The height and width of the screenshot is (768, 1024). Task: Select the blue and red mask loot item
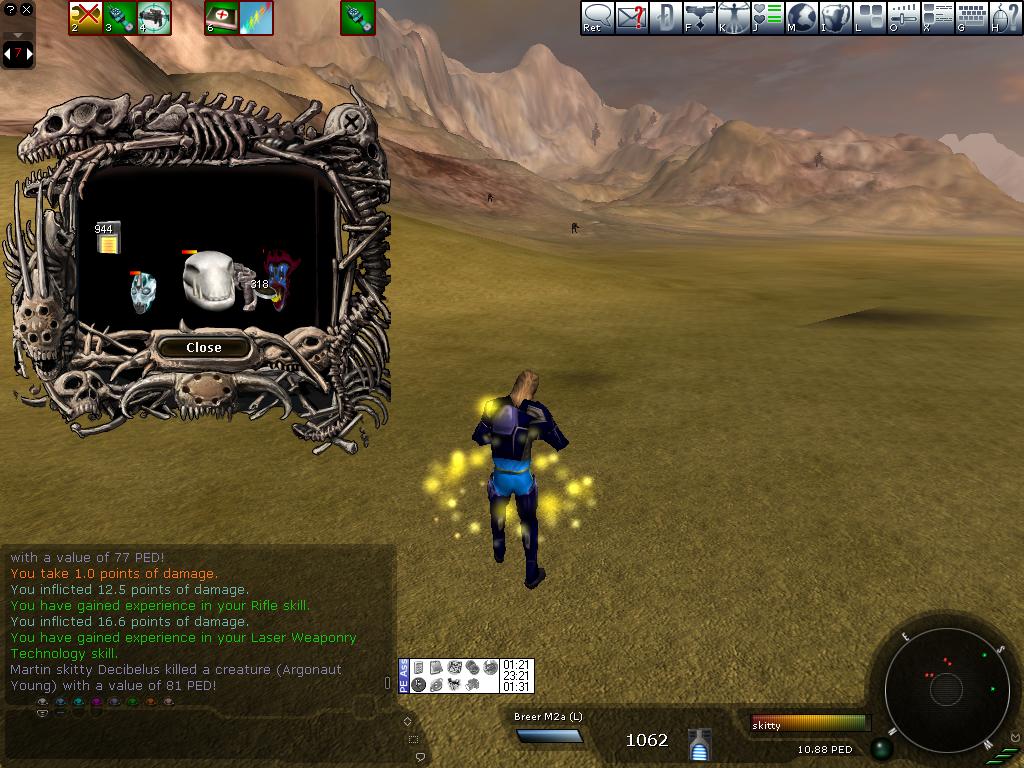[x=281, y=278]
